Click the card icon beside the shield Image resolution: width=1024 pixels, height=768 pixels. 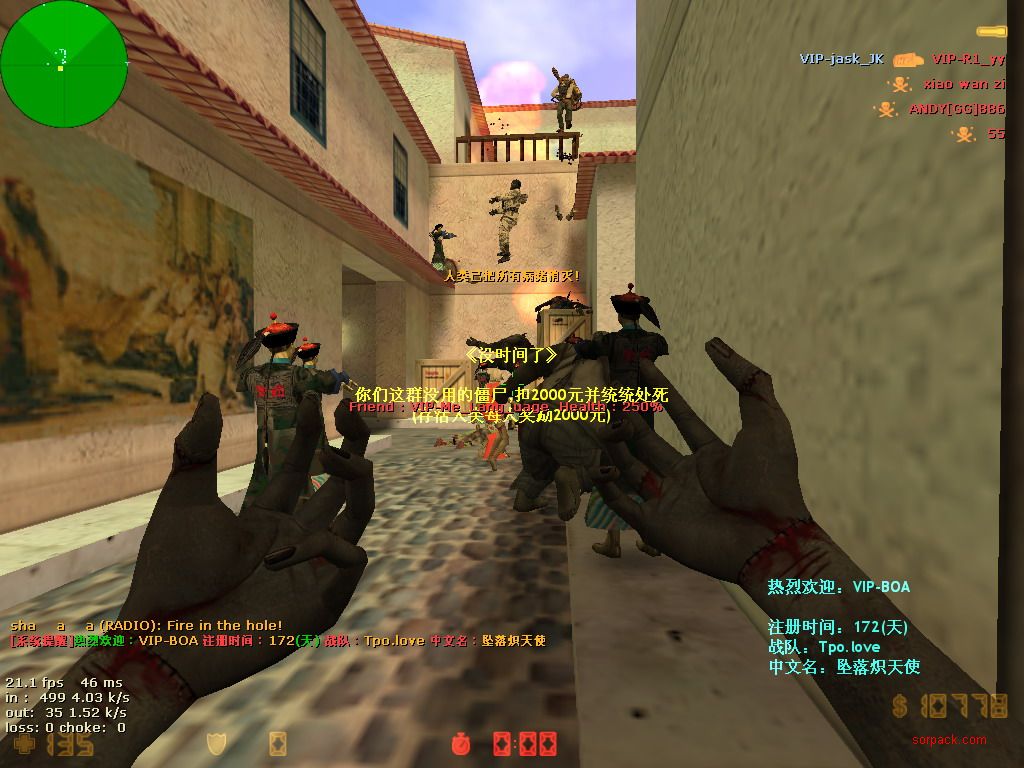278,744
